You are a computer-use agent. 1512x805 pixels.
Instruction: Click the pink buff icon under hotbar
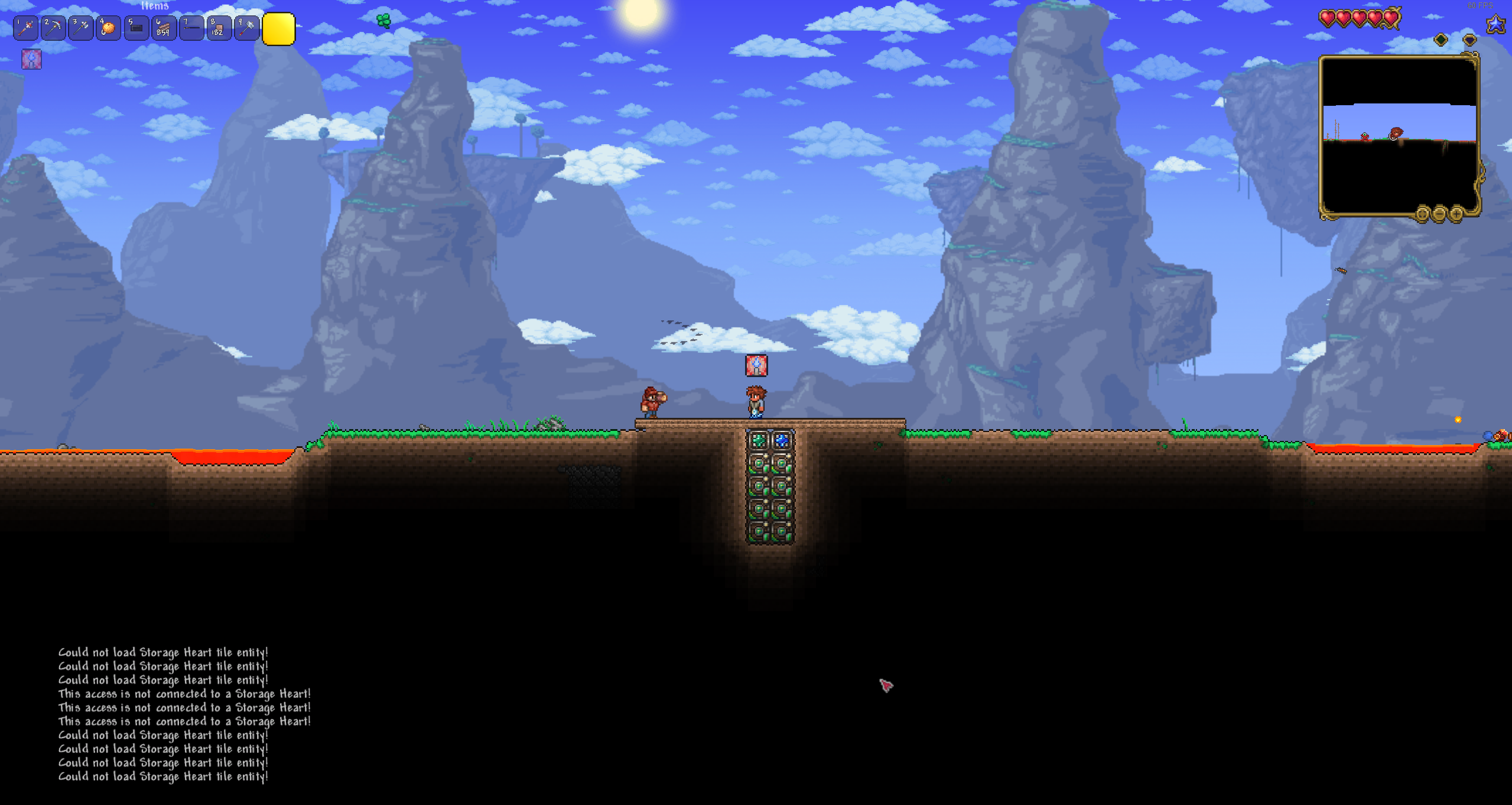(31, 59)
